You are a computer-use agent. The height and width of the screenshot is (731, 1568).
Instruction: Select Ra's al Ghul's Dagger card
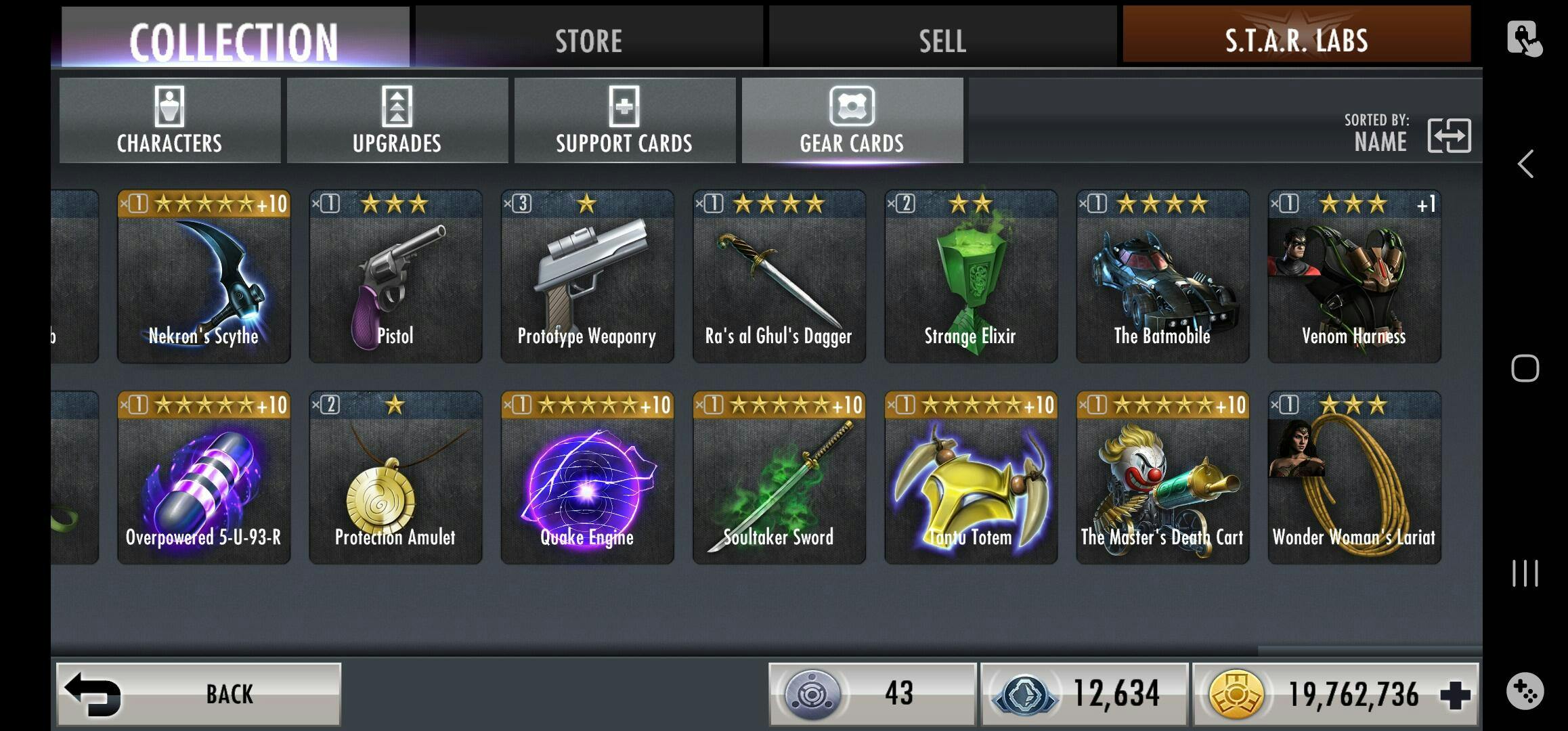click(779, 276)
